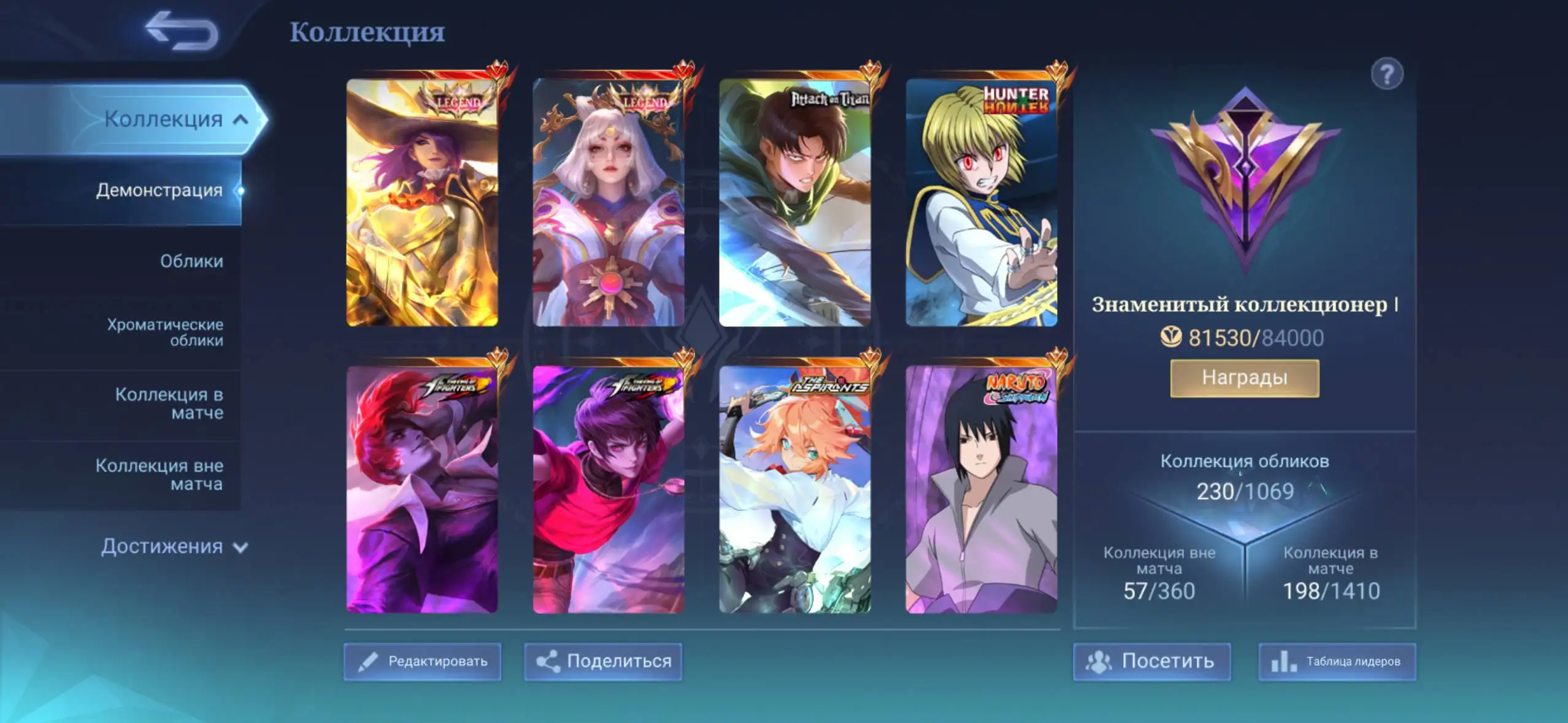Share the collection with Поделиться

click(603, 661)
